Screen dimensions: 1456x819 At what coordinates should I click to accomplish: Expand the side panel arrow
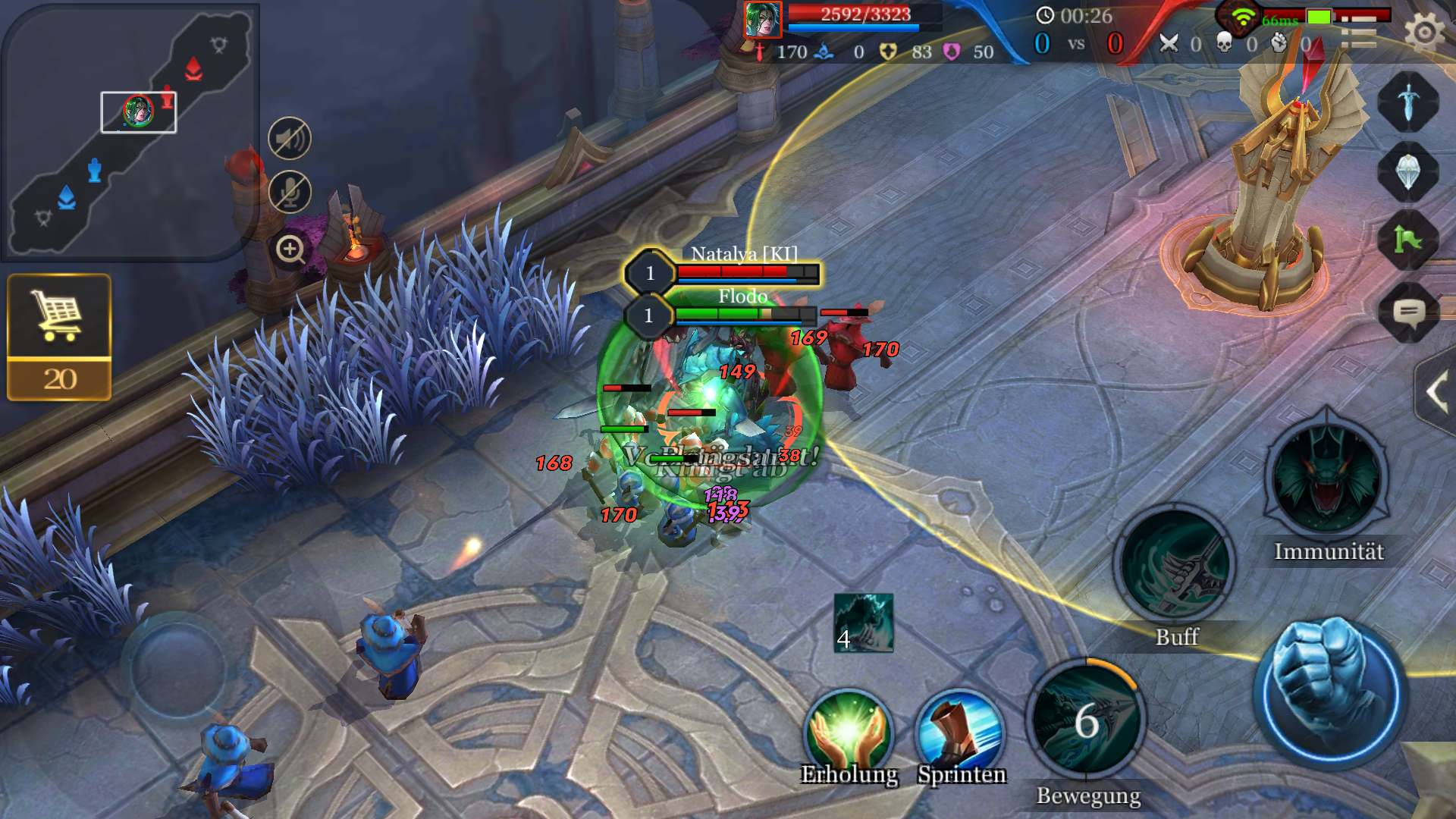click(1436, 393)
